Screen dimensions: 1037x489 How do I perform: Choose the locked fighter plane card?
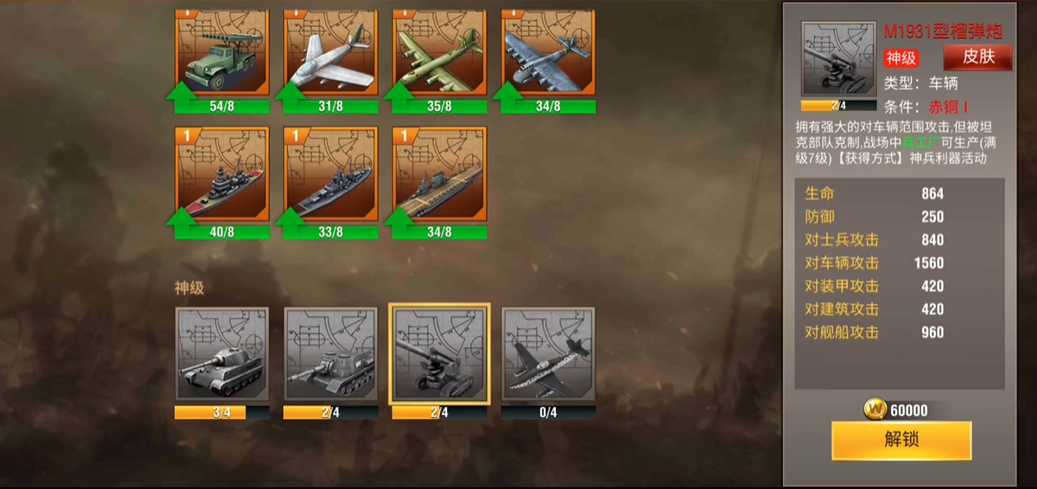click(x=548, y=355)
